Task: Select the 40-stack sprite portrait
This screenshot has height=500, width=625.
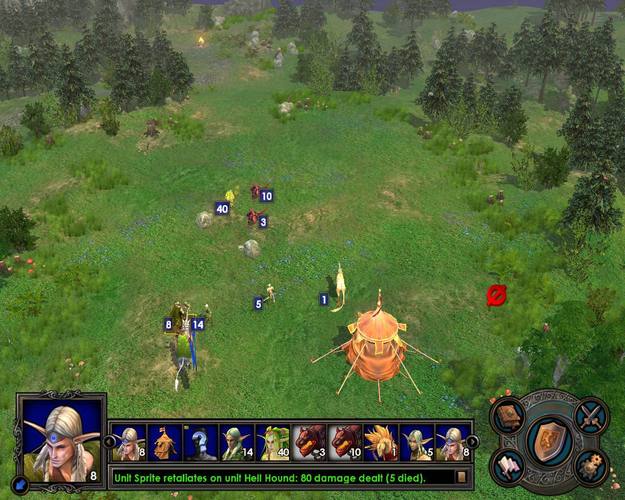Action: pos(272,442)
